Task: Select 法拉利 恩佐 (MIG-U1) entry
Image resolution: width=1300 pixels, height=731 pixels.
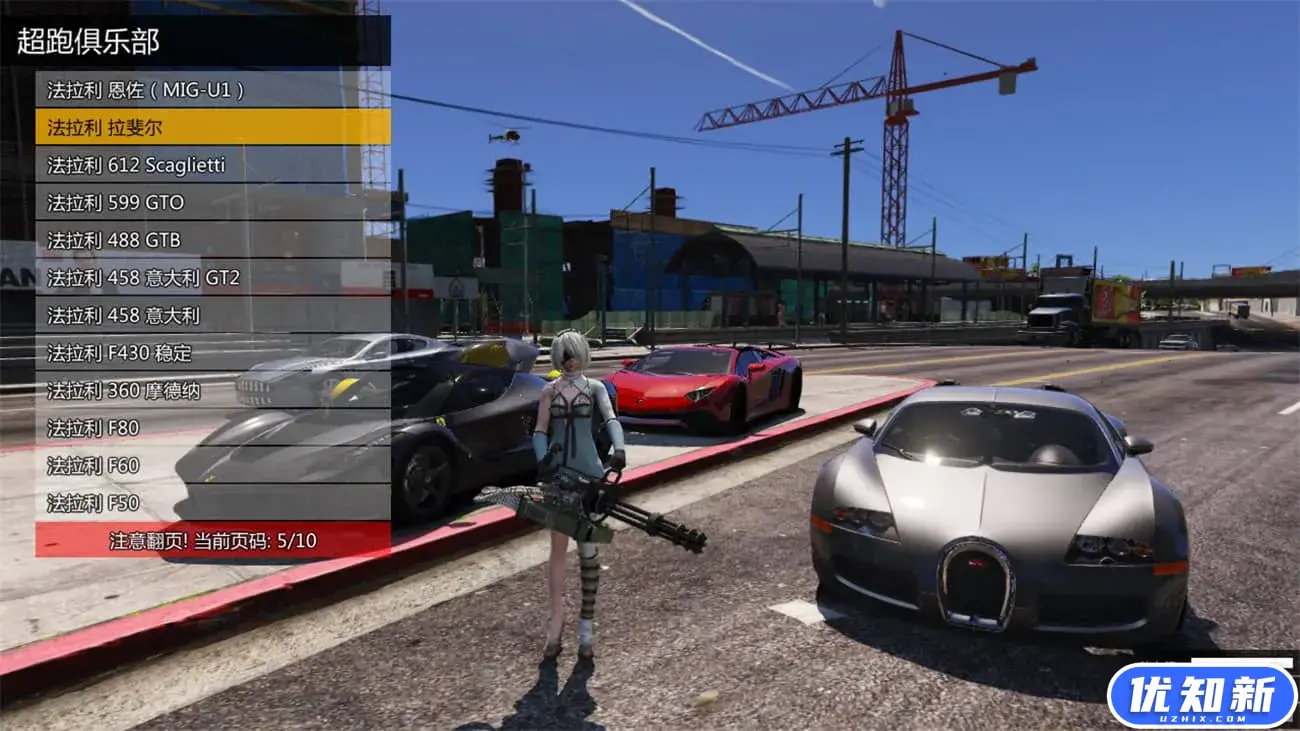Action: (212, 90)
